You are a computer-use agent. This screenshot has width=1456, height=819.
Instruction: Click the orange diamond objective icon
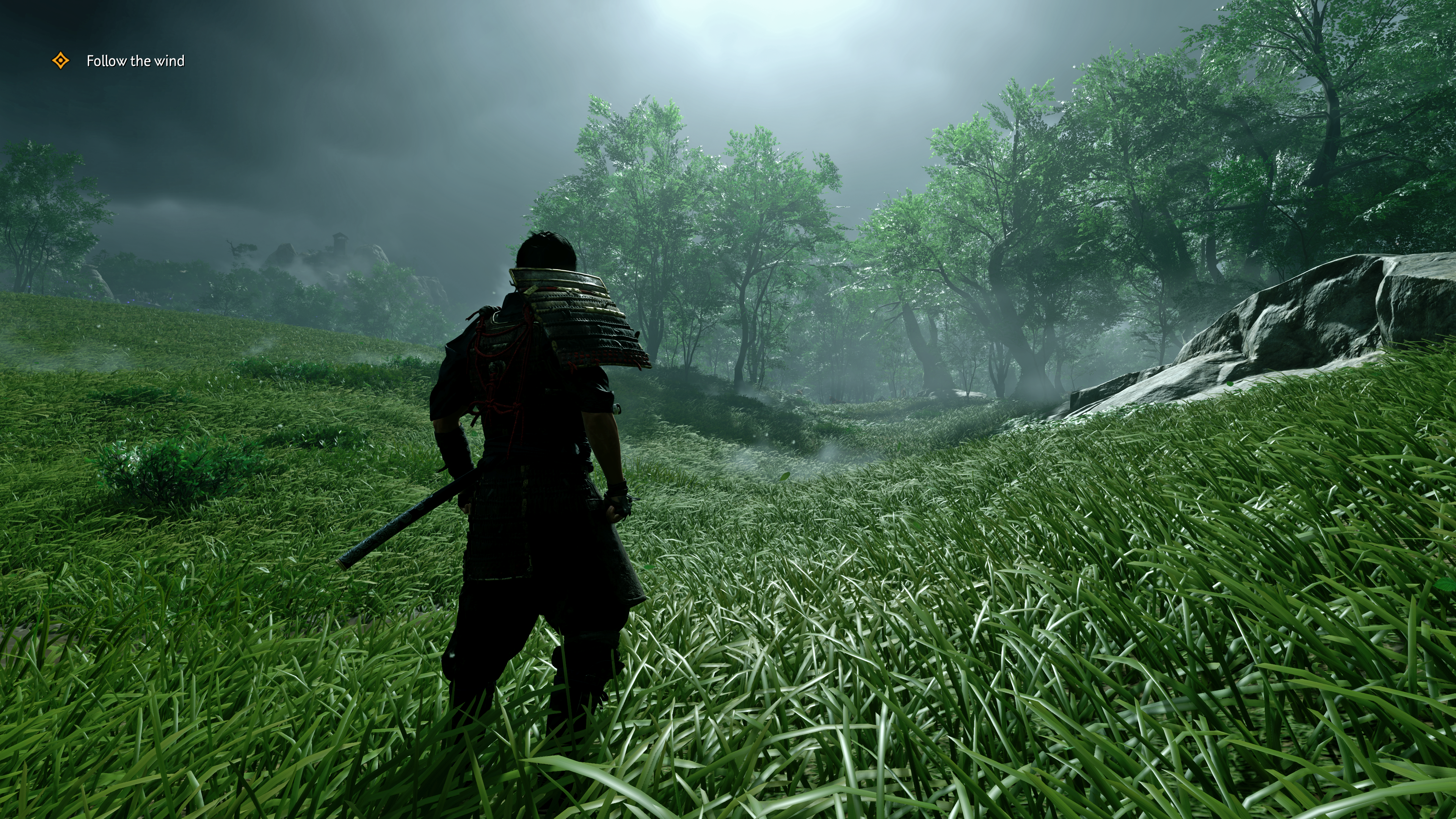pos(61,61)
